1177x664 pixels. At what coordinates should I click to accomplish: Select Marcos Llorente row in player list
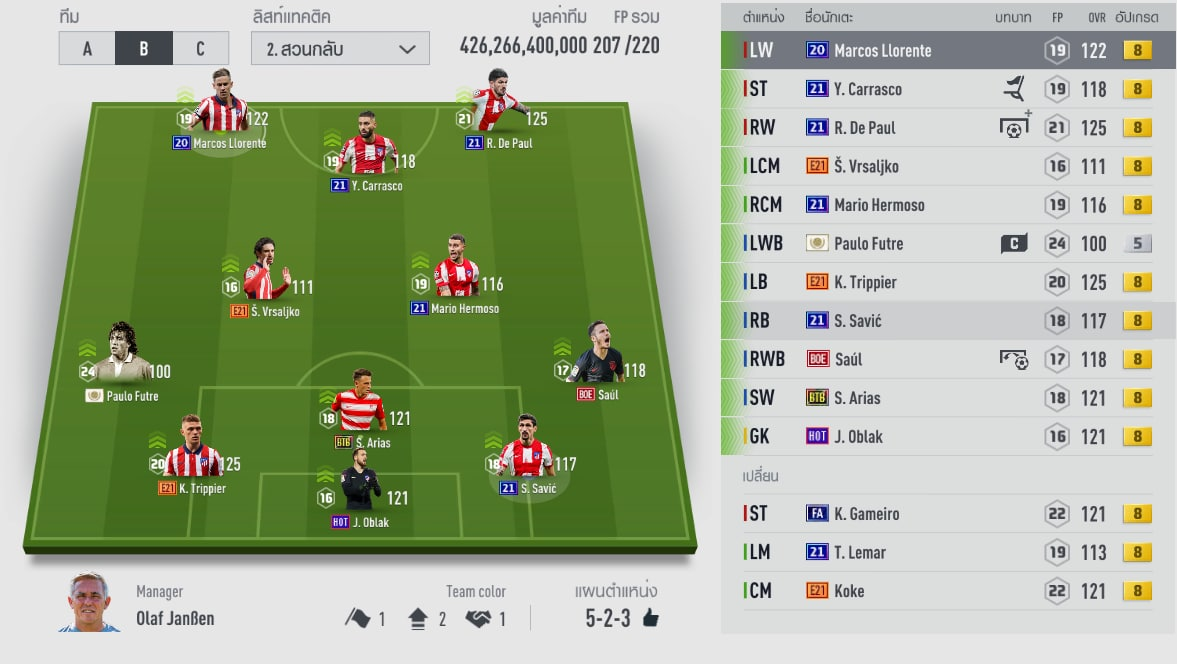pyautogui.click(x=946, y=50)
